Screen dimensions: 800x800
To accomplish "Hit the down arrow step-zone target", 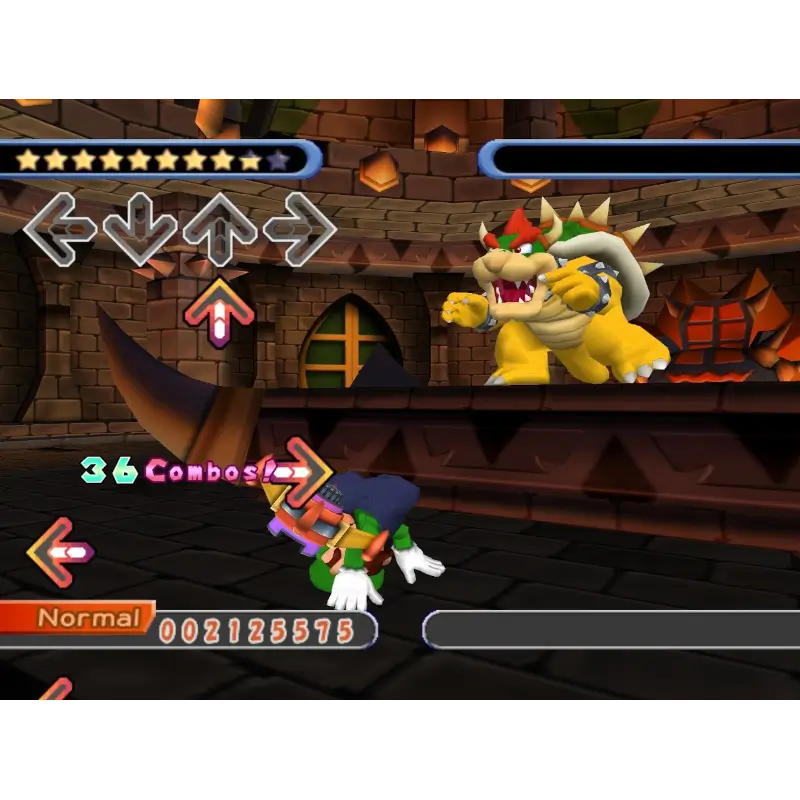I will [140, 230].
